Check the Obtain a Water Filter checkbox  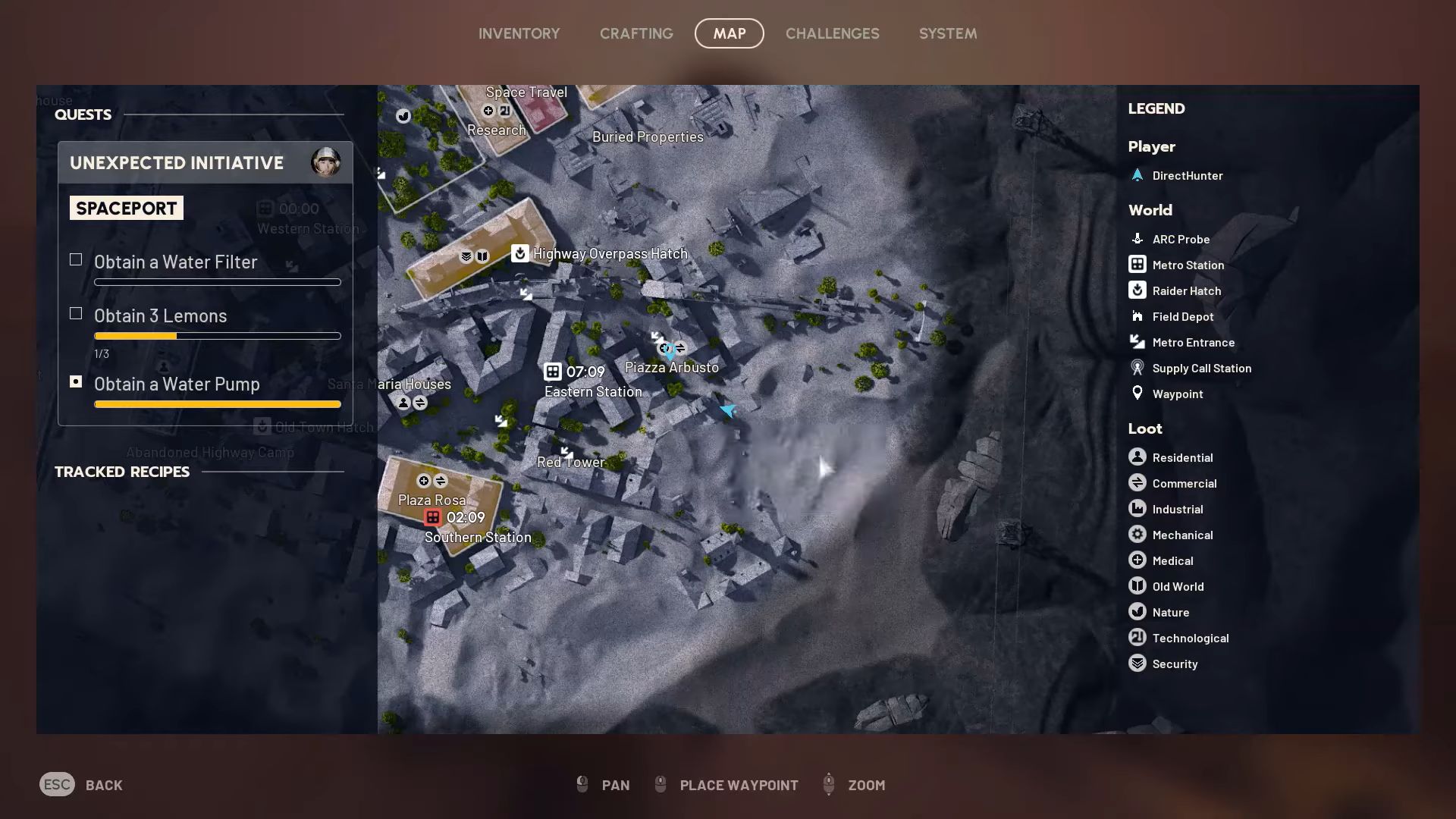(76, 260)
